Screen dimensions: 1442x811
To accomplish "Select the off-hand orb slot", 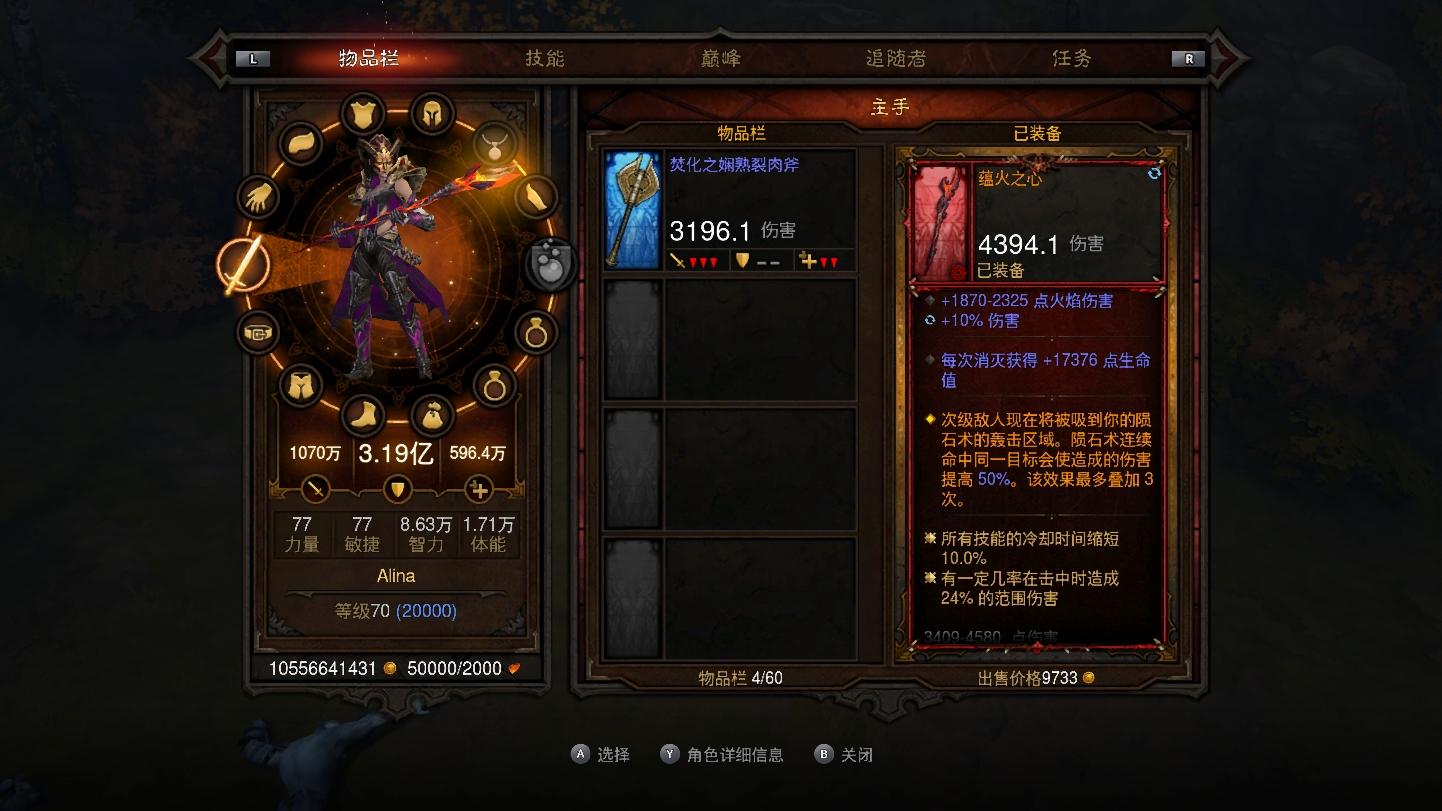I will (551, 265).
